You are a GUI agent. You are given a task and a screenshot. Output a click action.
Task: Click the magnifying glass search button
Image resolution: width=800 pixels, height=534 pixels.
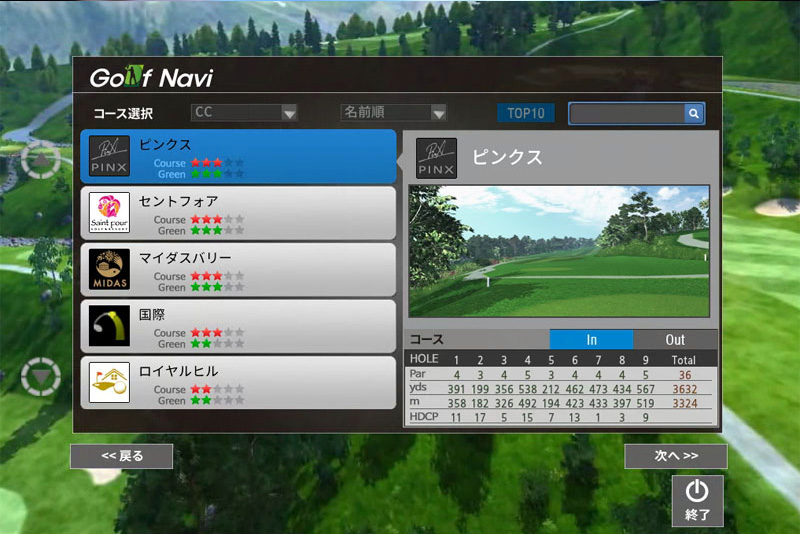pyautogui.click(x=693, y=114)
